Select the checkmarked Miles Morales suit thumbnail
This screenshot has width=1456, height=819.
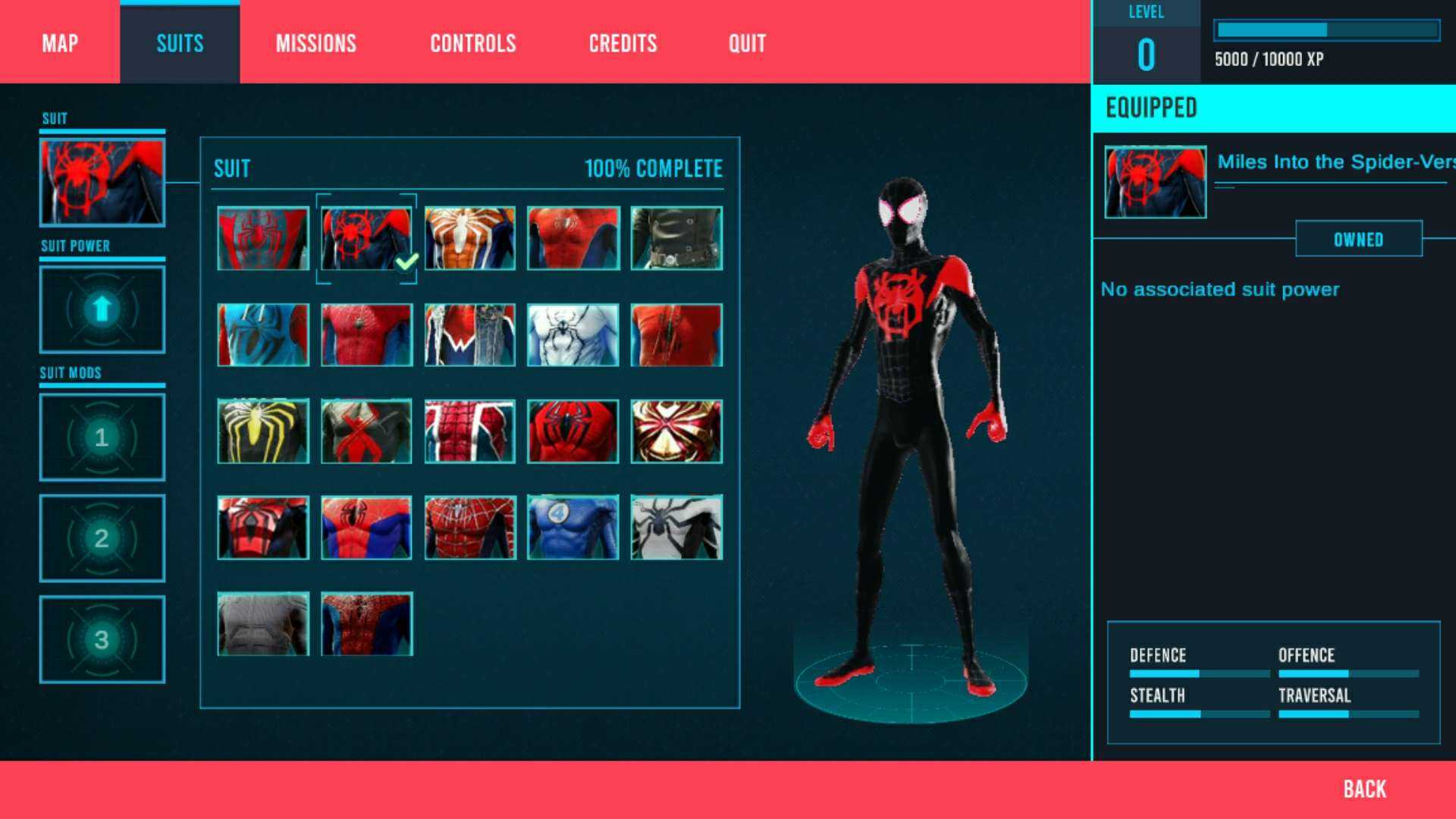click(x=366, y=238)
